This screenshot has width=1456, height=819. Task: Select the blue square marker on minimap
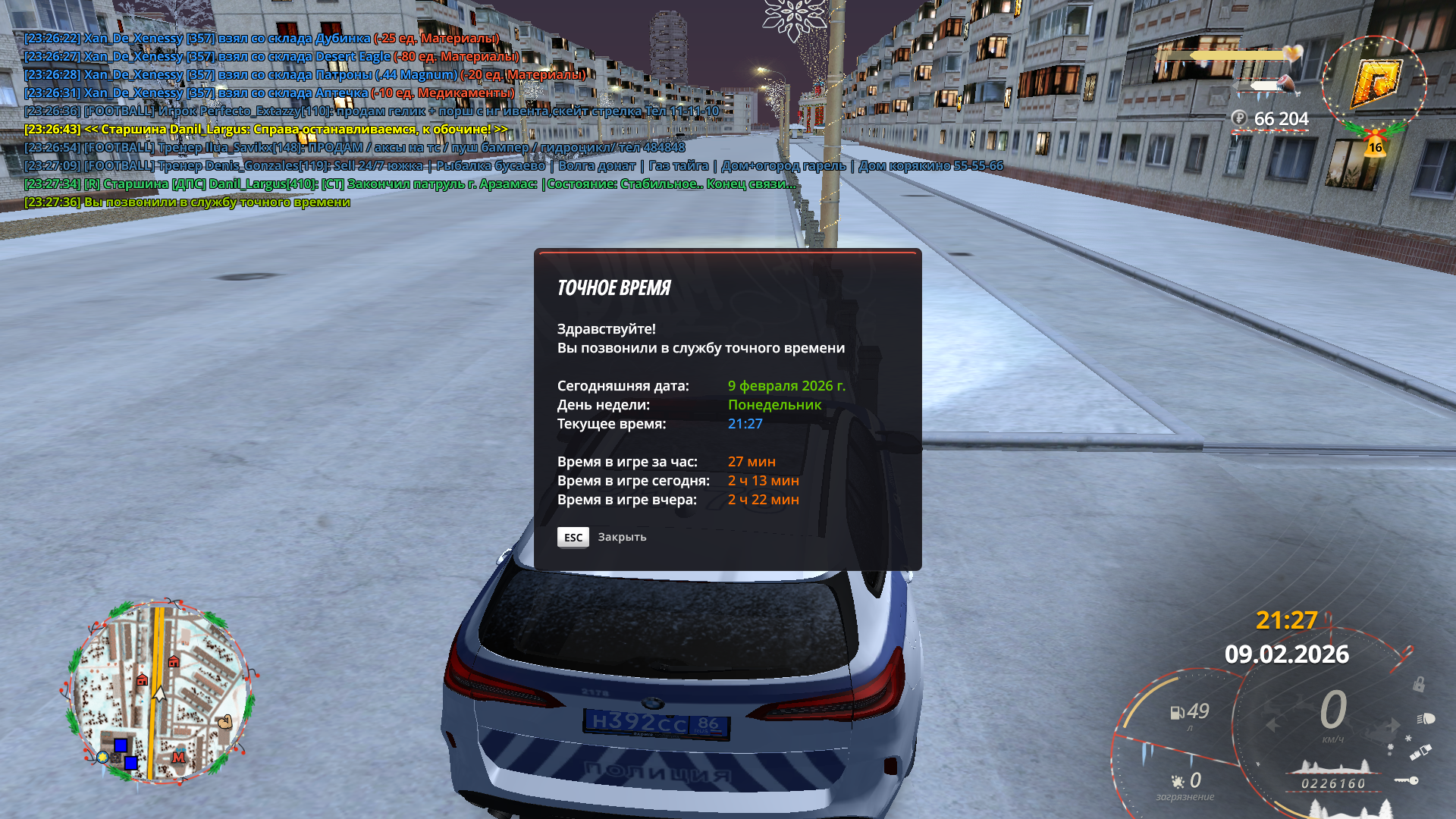point(121,745)
